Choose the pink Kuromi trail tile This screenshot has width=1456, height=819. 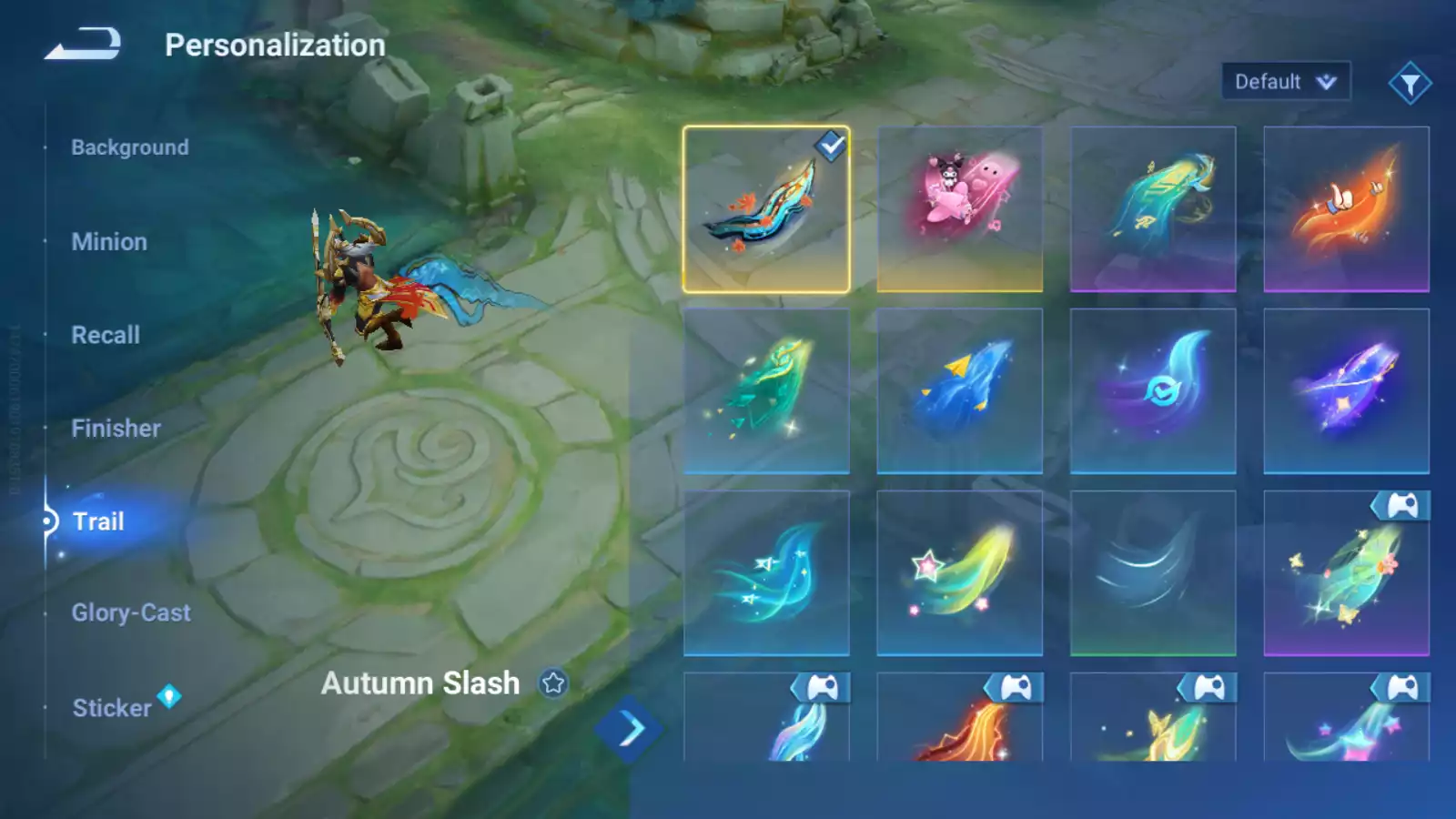(959, 209)
